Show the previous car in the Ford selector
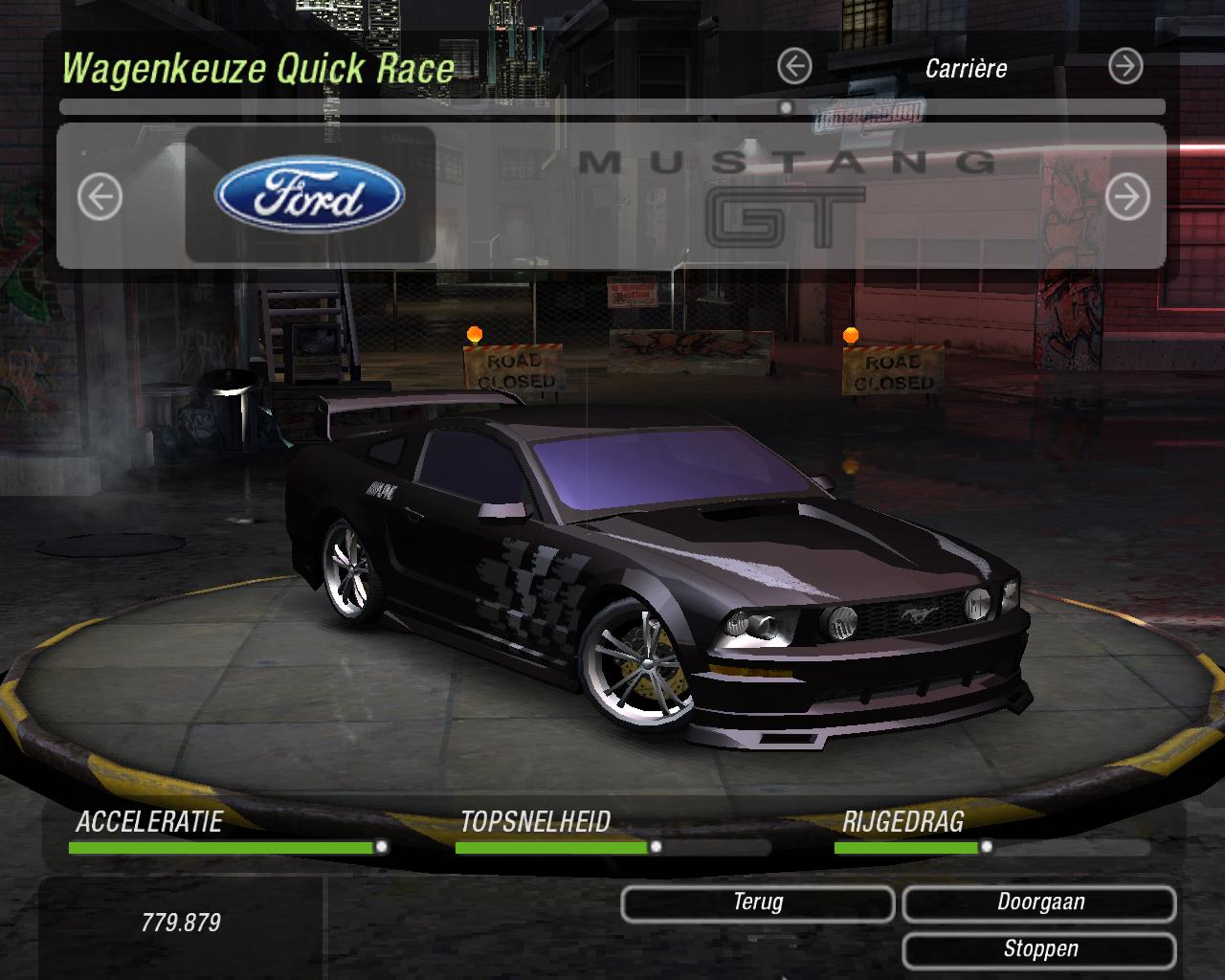Image resolution: width=1225 pixels, height=980 pixels. pos(100,197)
